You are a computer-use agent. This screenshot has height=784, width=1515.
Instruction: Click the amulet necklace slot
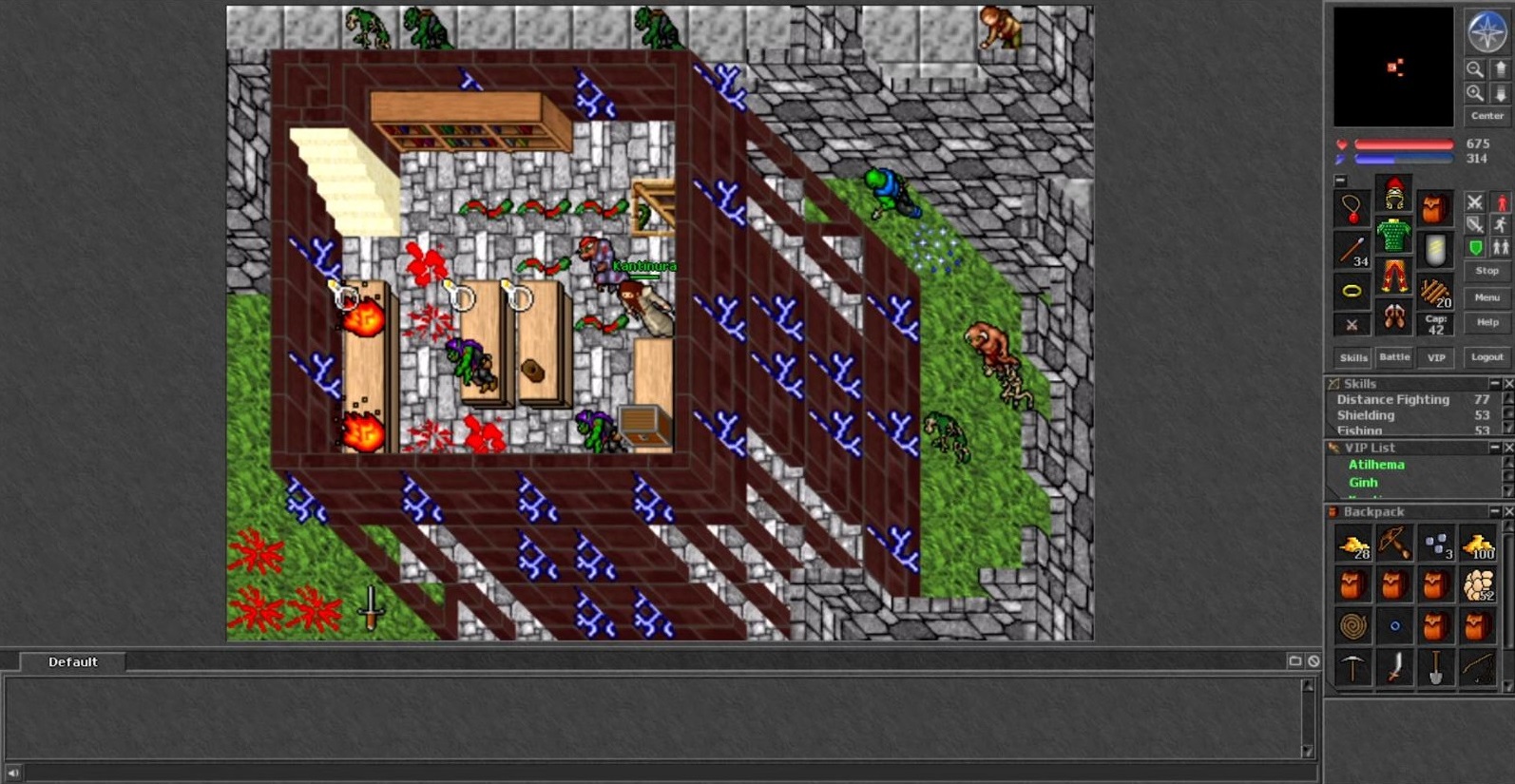click(x=1352, y=208)
